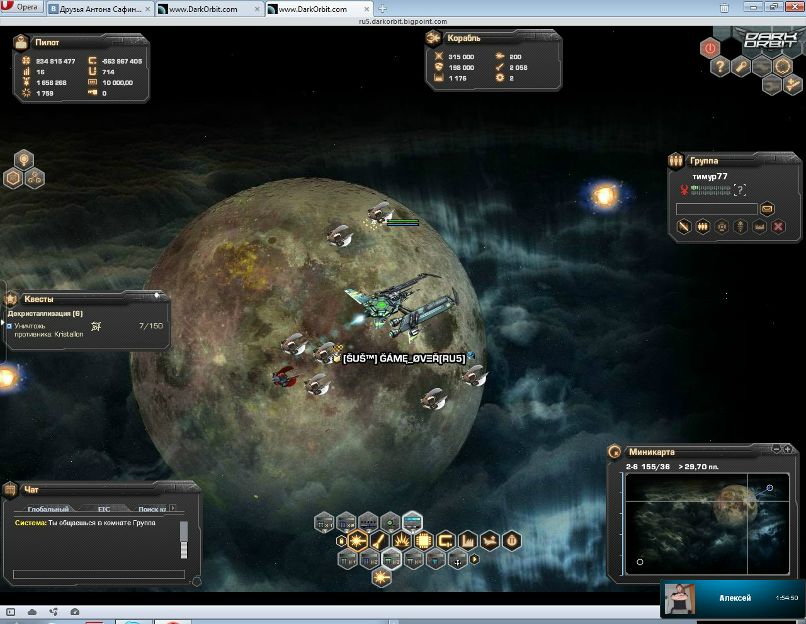Choose the explosion mine category icon
Image resolution: width=806 pixels, height=624 pixels.
point(405,541)
